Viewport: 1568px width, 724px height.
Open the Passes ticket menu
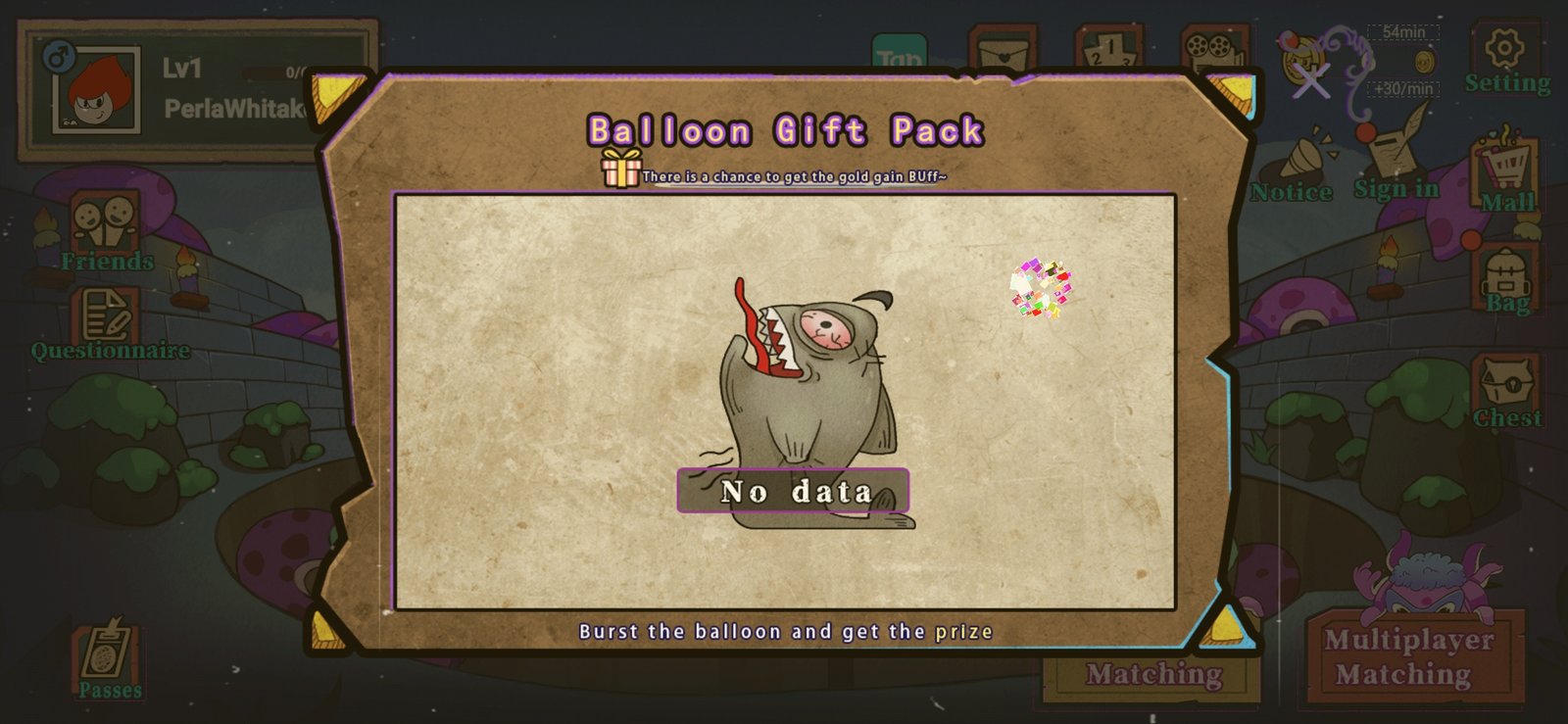[110, 659]
